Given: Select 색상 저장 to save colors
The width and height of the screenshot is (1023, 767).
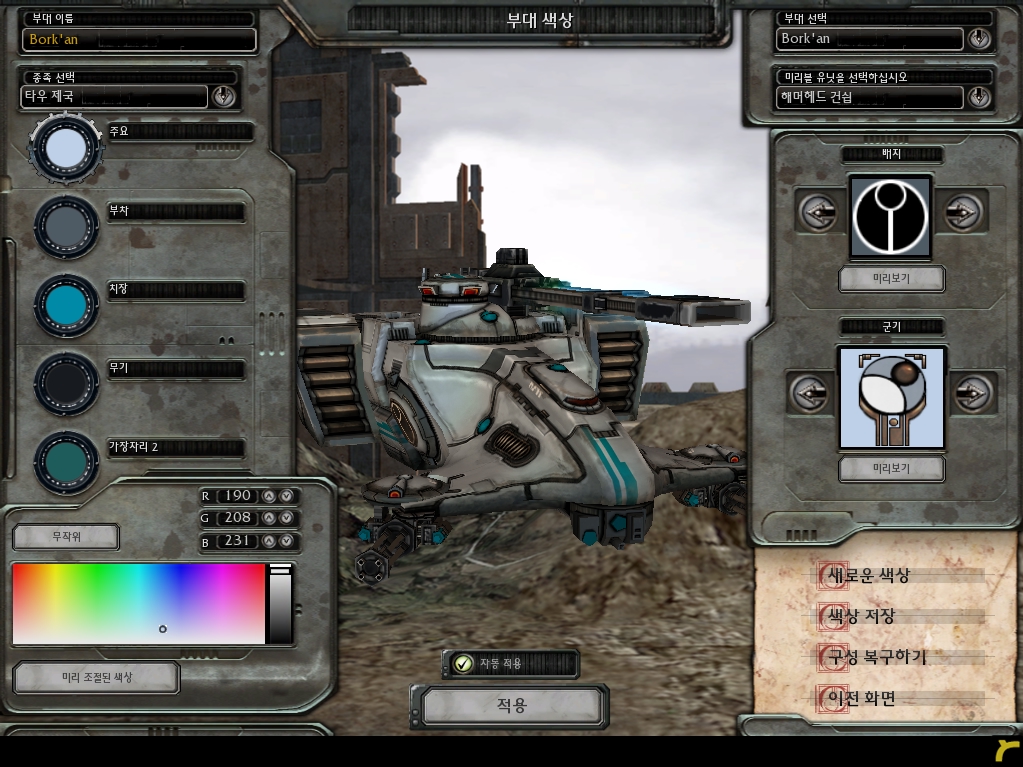Looking at the screenshot, I should (857, 617).
